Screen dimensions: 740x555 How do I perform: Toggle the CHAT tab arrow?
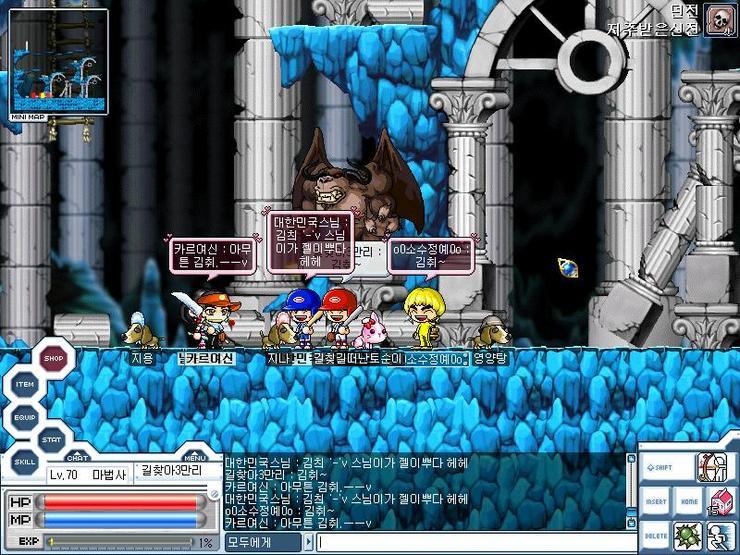[x=77, y=456]
